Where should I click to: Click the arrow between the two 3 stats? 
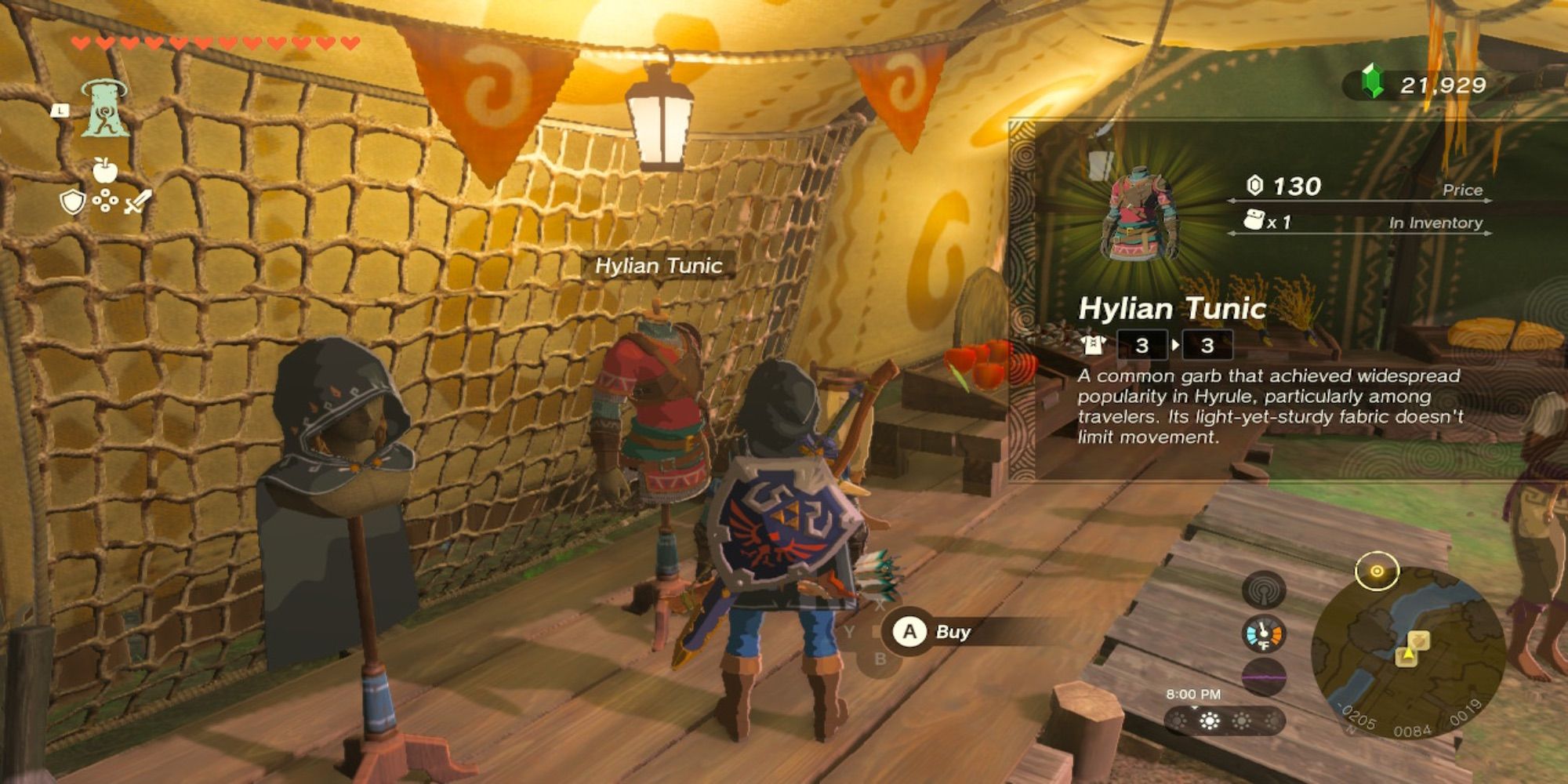coord(1175,343)
